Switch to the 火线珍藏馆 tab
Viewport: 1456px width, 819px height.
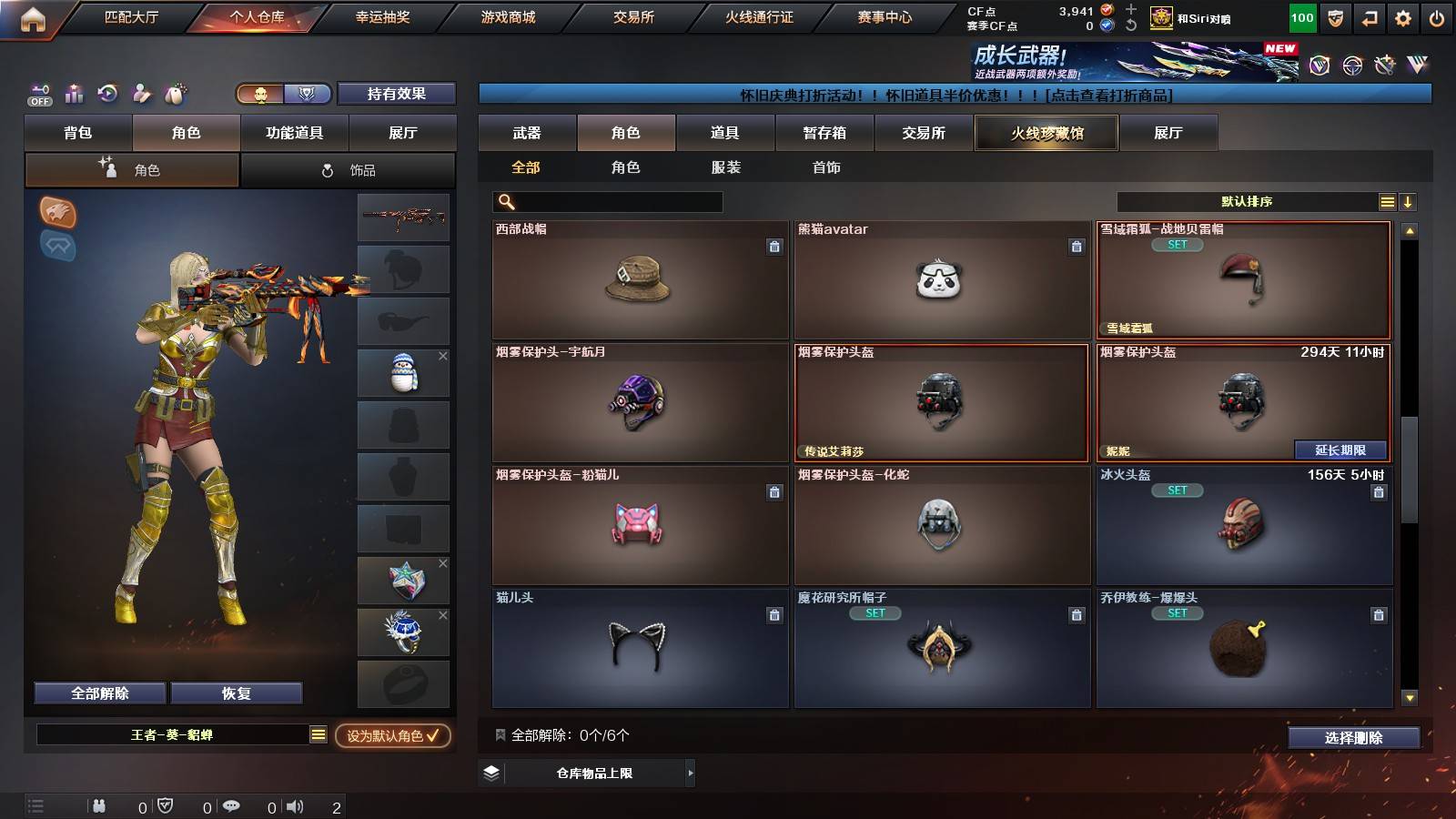(x=1046, y=133)
